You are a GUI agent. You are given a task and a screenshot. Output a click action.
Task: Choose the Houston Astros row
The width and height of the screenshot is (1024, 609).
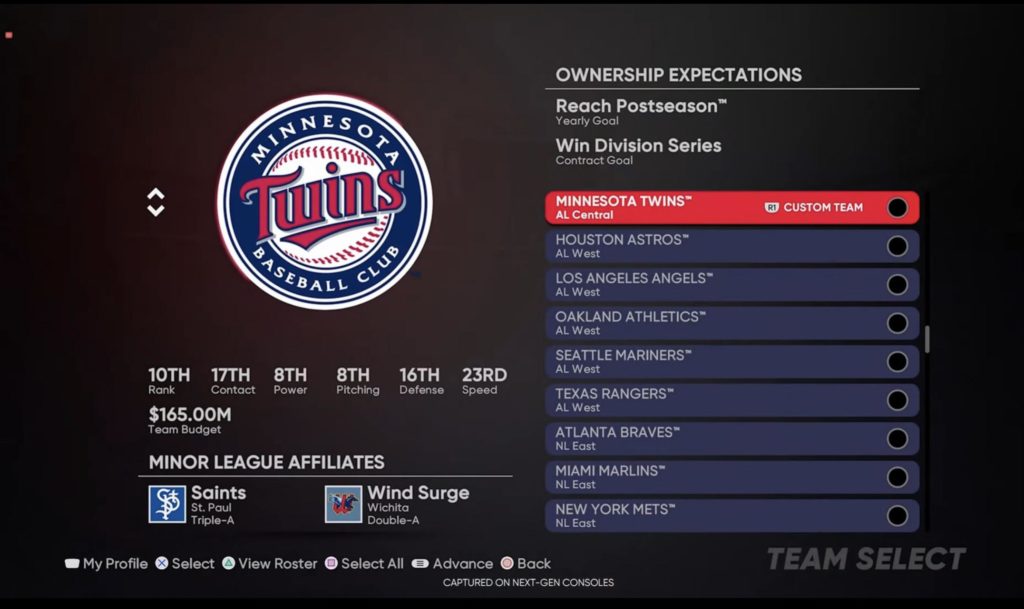(700, 246)
